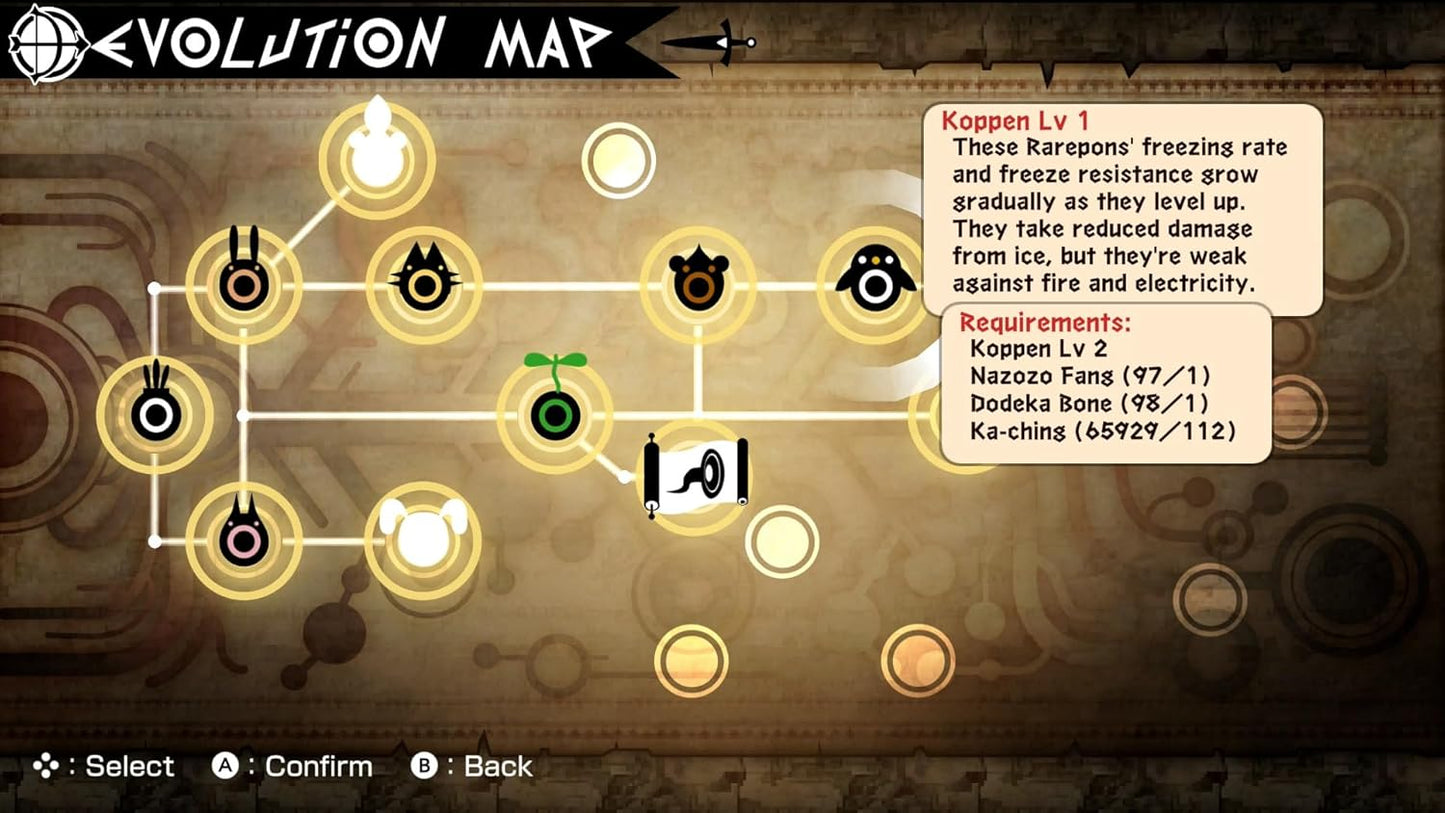This screenshot has width=1445, height=813.
Task: Select the pink-eyed horned Rarepon node
Action: (x=244, y=540)
